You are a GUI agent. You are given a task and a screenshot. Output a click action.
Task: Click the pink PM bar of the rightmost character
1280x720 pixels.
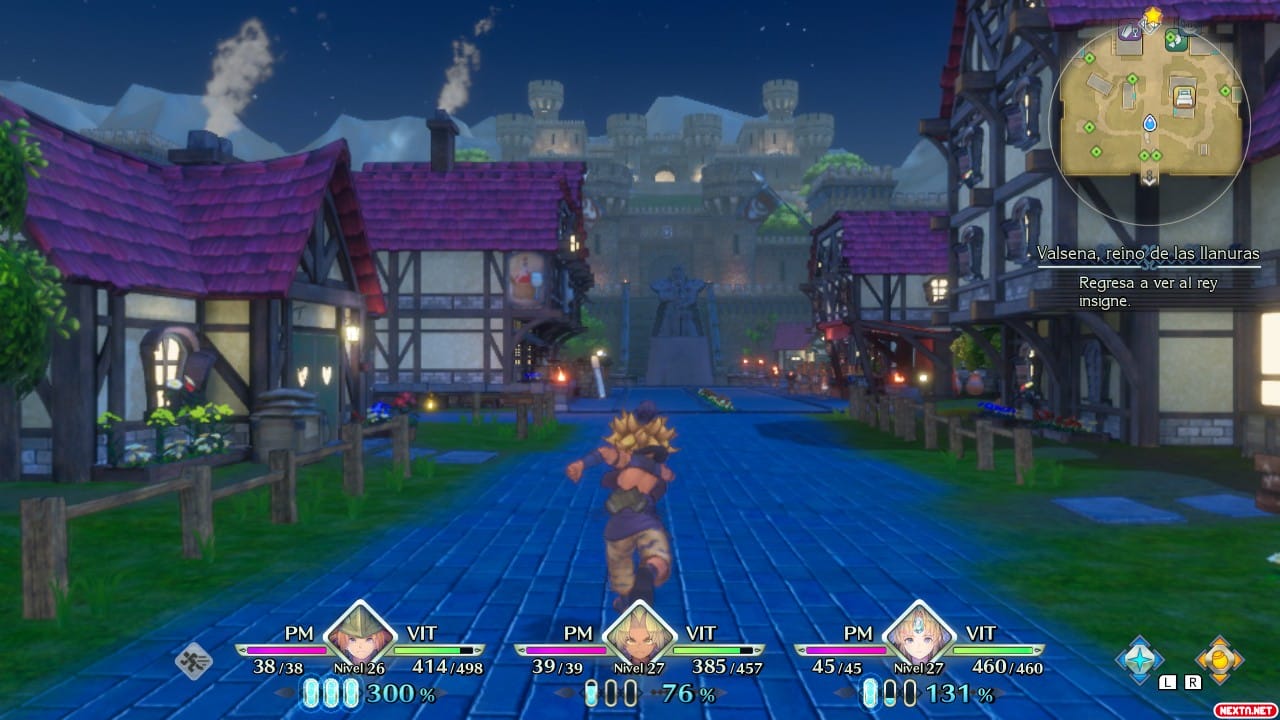tap(845, 649)
